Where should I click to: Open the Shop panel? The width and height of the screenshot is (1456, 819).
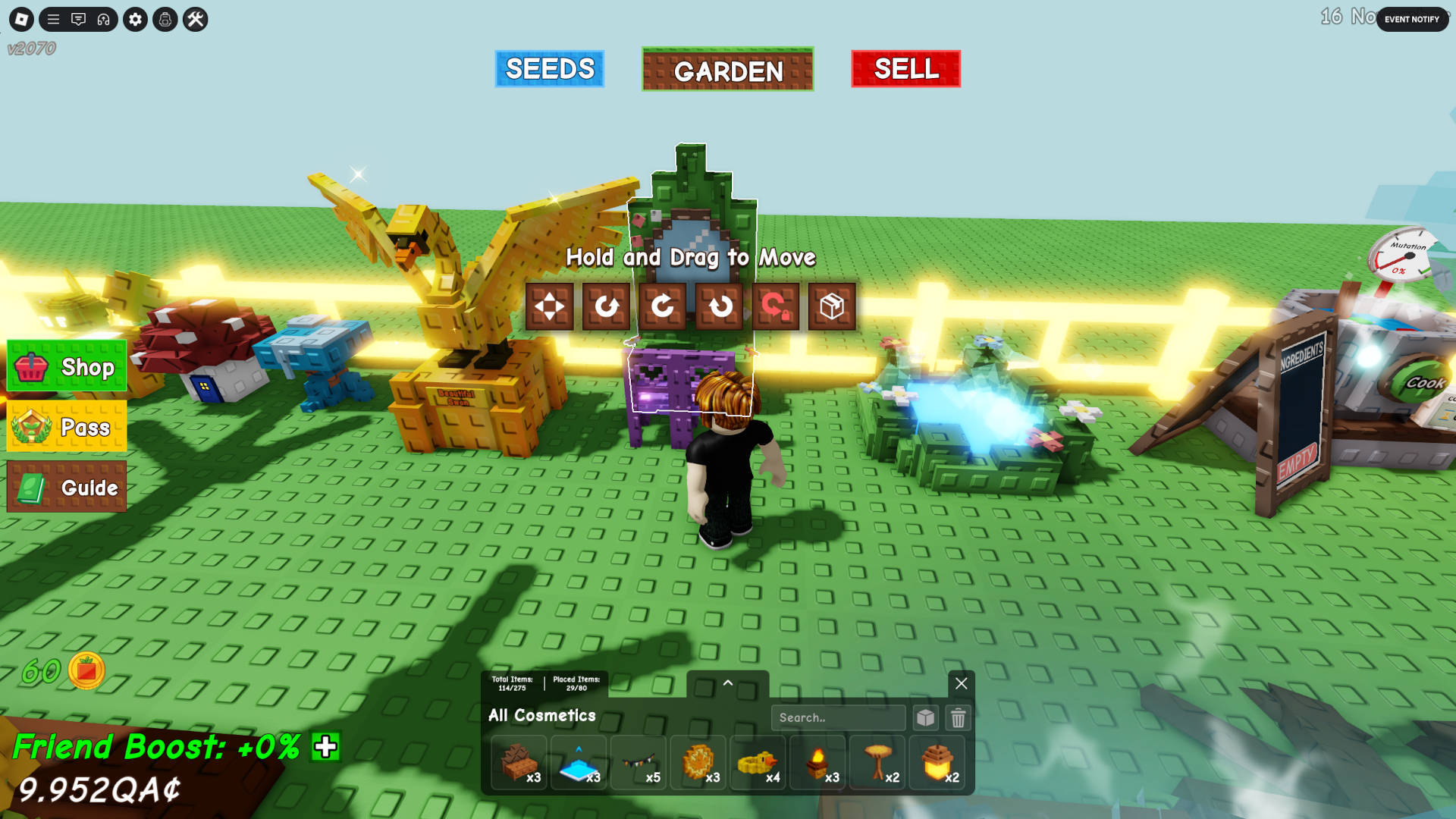[x=67, y=368]
